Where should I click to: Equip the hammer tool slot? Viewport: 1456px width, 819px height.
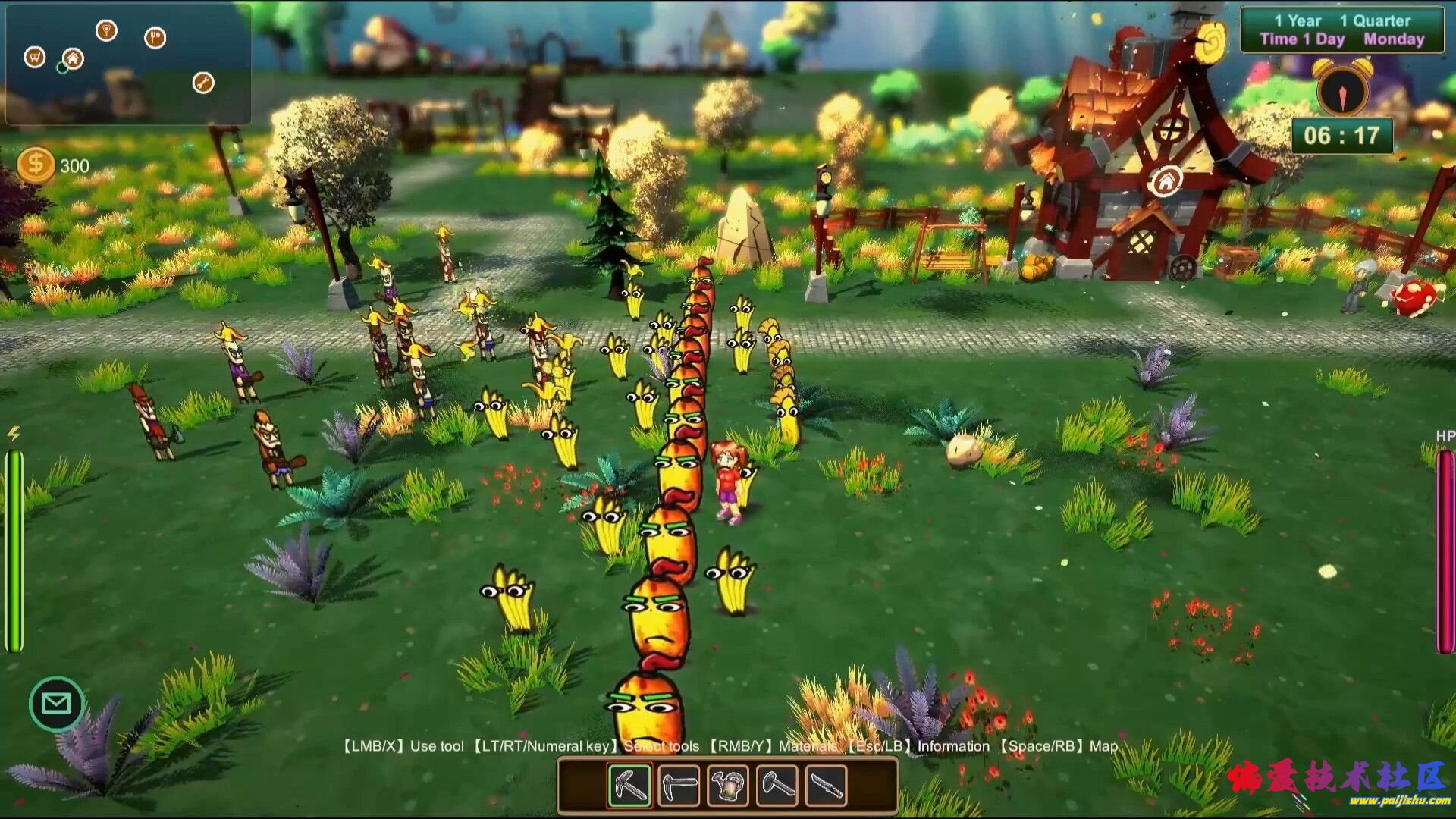(x=777, y=786)
